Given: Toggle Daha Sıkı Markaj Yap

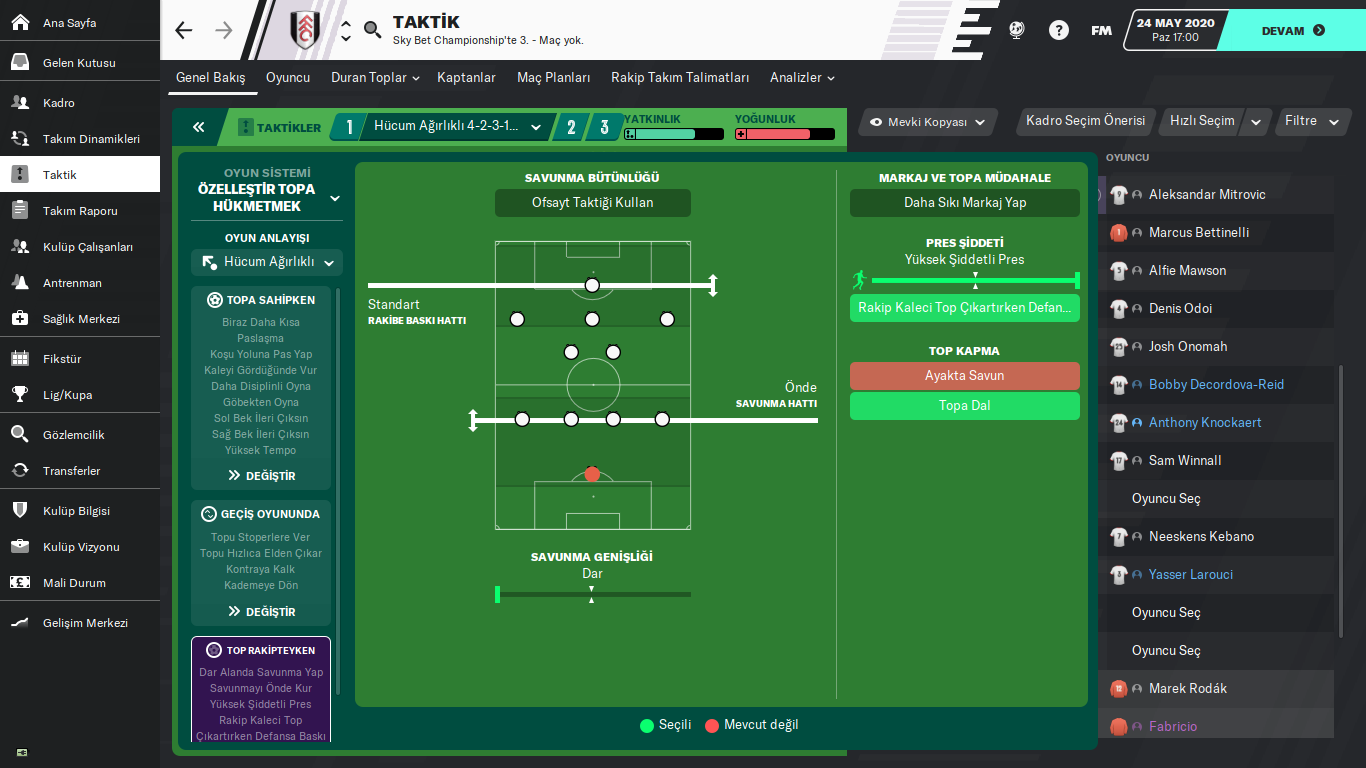Looking at the screenshot, I should click(x=964, y=203).
